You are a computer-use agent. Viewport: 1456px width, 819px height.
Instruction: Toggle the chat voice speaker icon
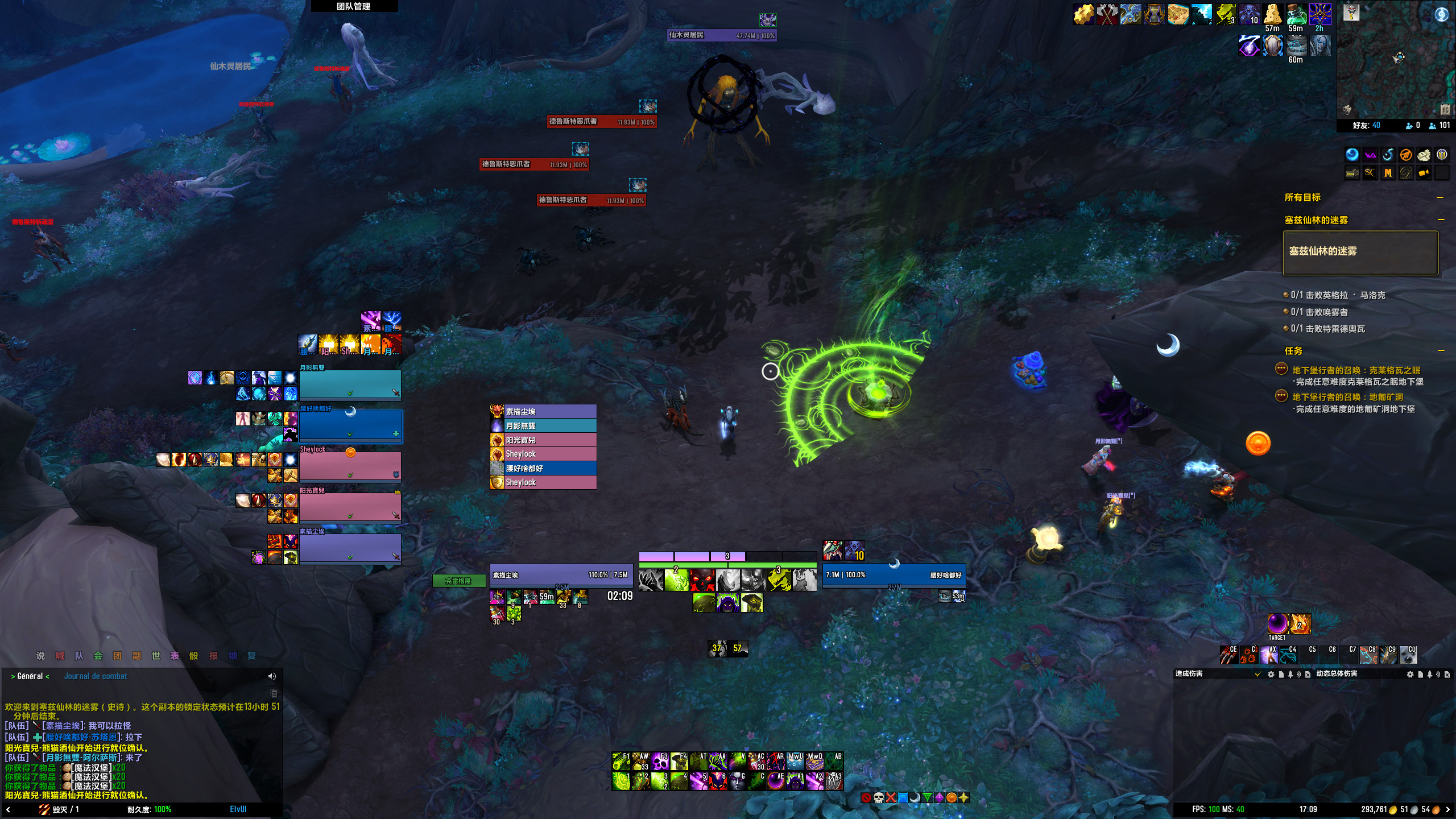click(x=272, y=676)
